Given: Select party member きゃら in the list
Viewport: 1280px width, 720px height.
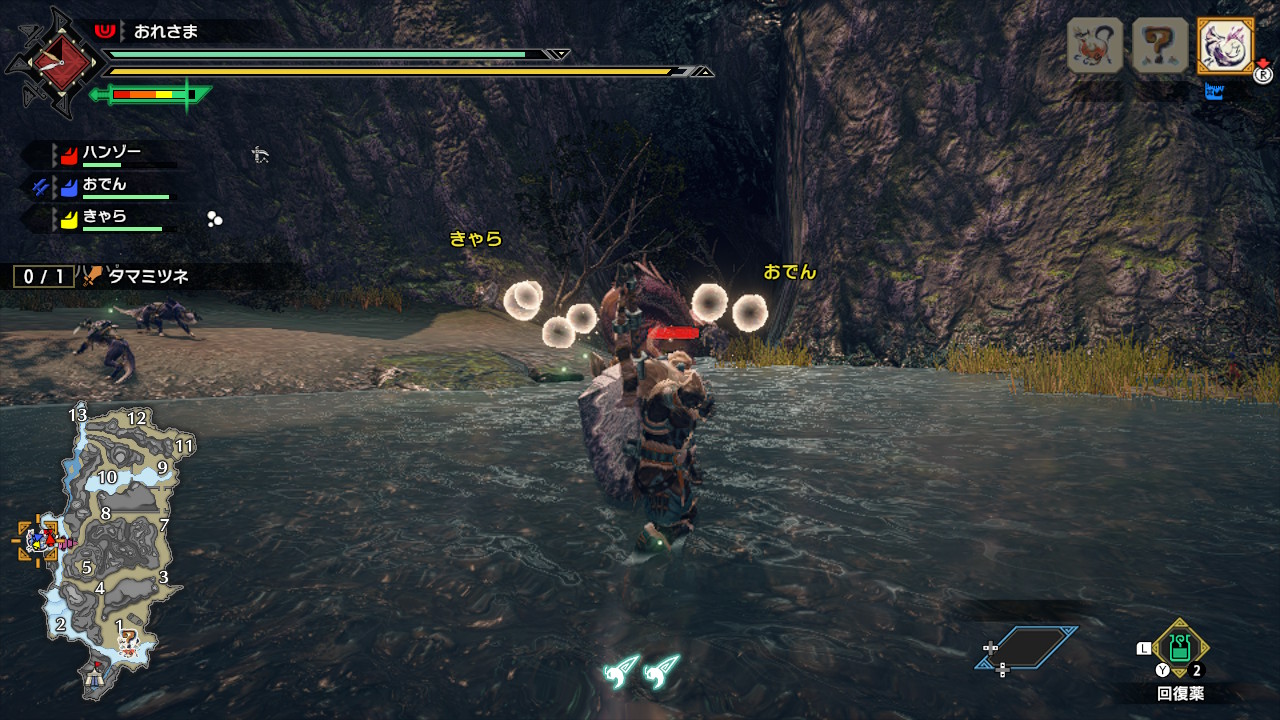Looking at the screenshot, I should click(x=104, y=217).
